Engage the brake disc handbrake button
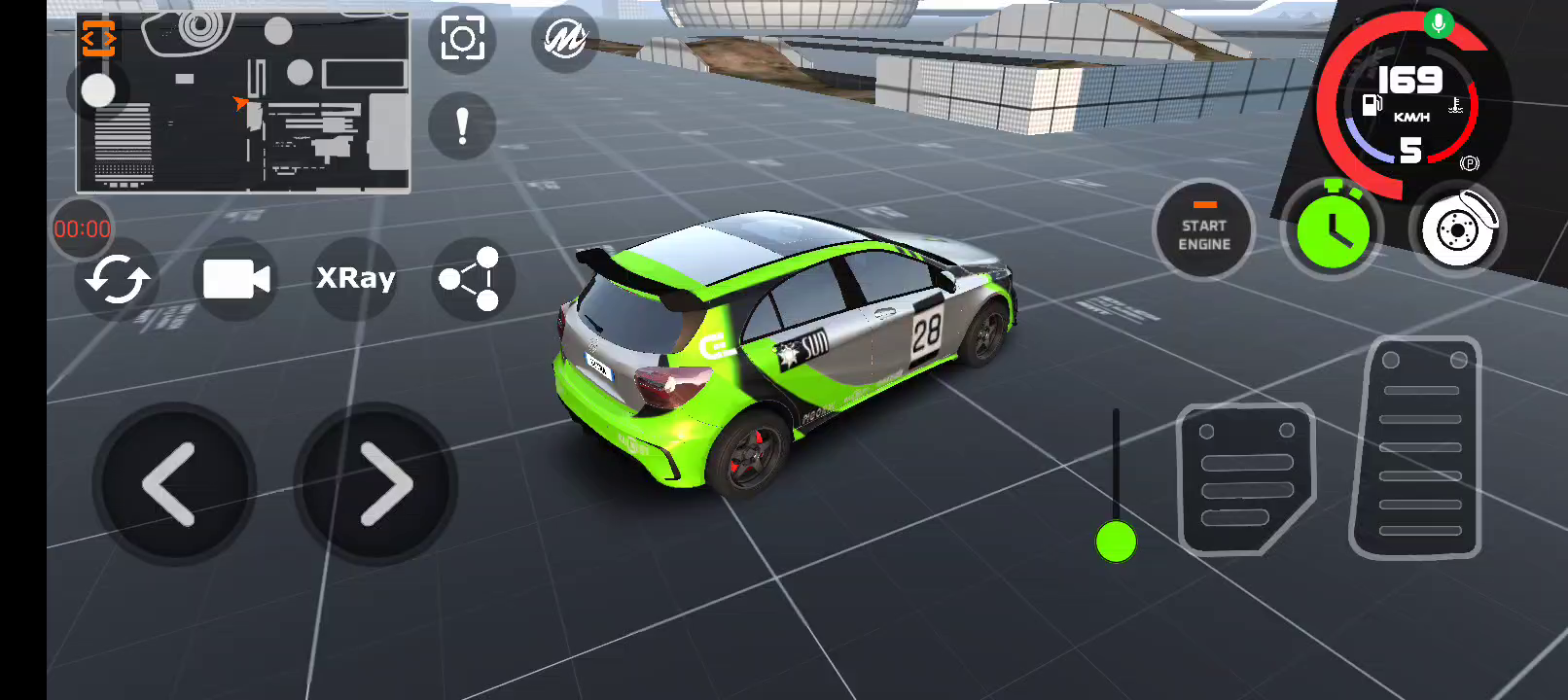1568x700 pixels. [x=1457, y=229]
